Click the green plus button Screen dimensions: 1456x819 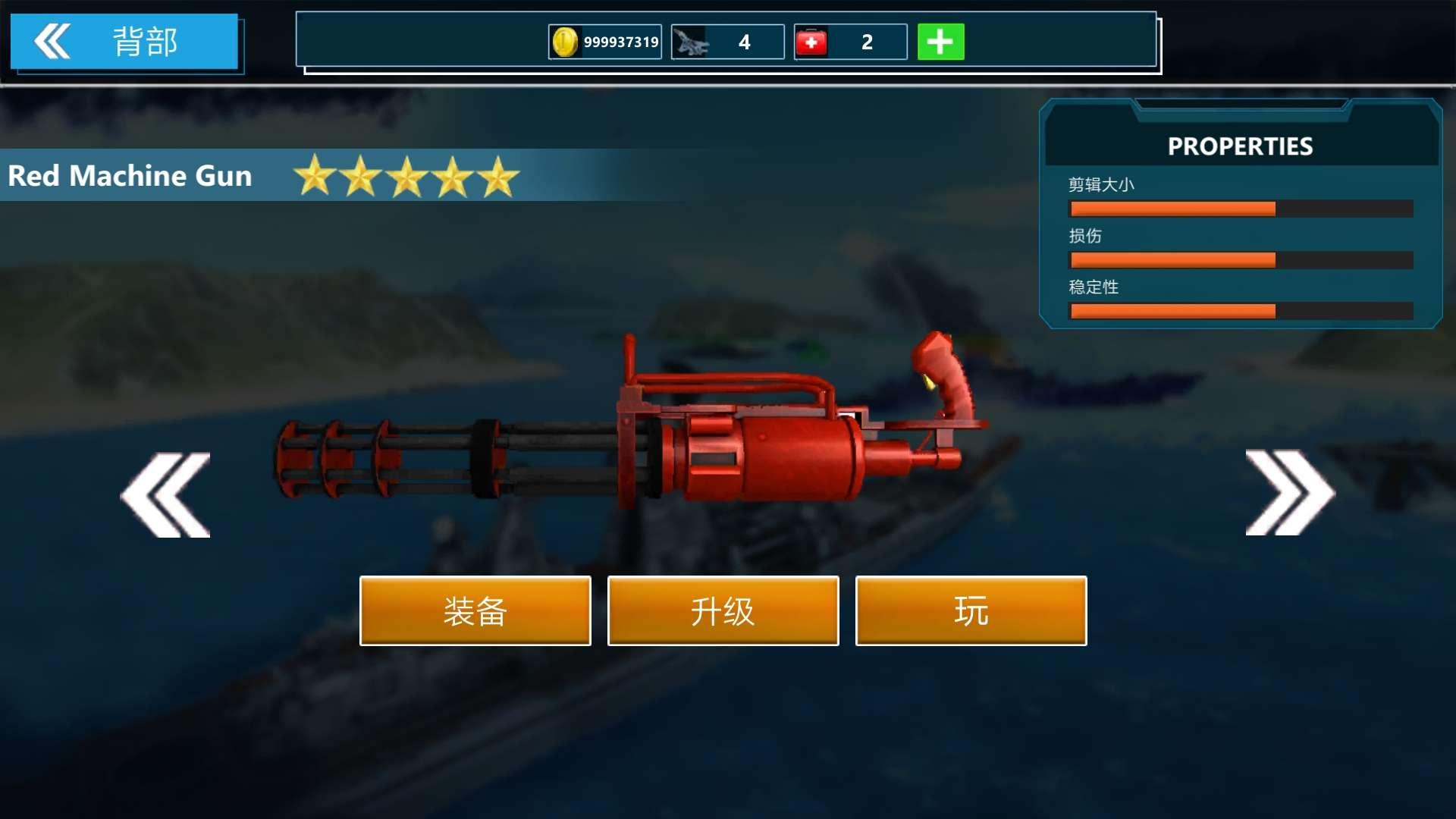click(x=940, y=42)
